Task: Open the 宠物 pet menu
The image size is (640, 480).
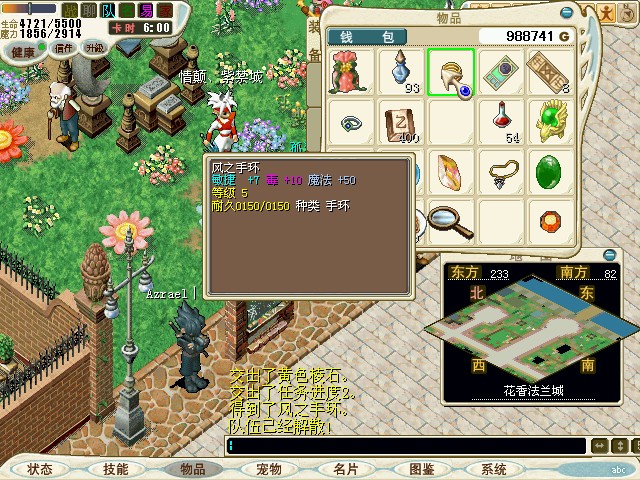Action: pos(268,469)
